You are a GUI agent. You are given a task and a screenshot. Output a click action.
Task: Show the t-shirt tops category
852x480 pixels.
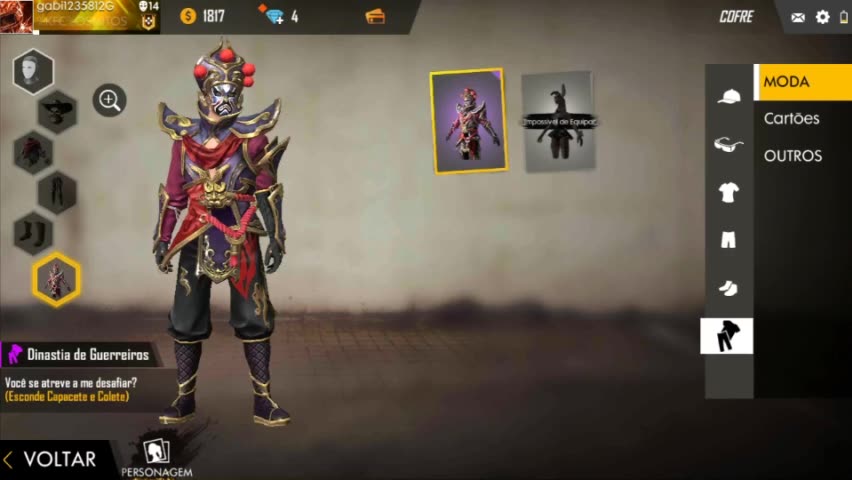click(728, 193)
